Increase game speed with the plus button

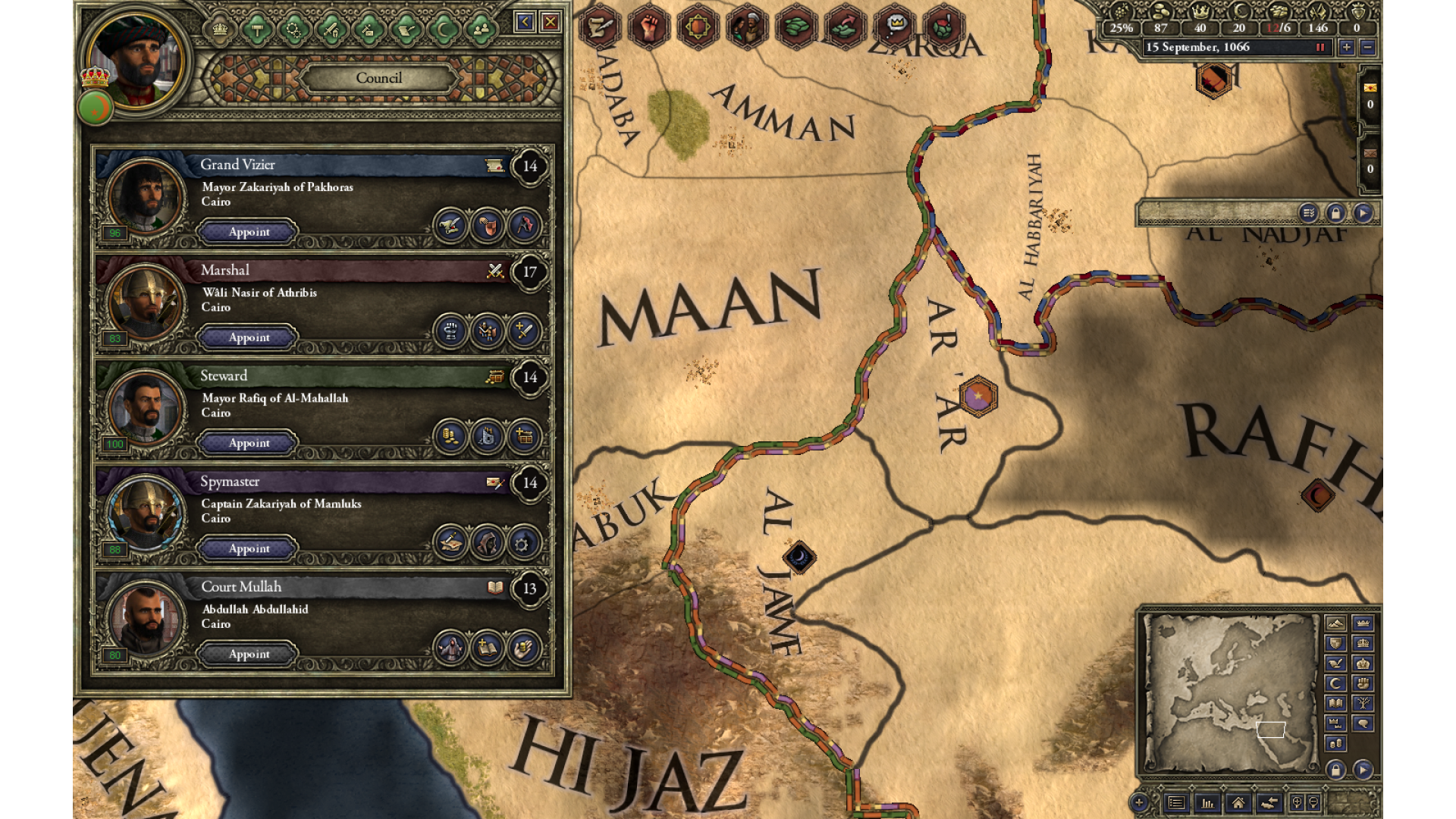[1346, 47]
